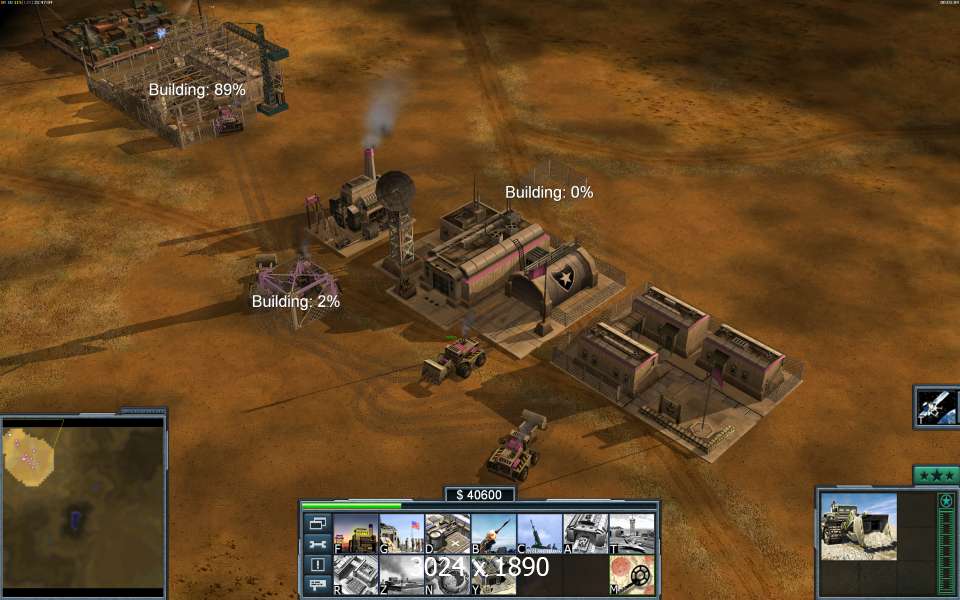This screenshot has width=960, height=600.
Task: Open the three-star general's promotion button
Action: tap(936, 475)
